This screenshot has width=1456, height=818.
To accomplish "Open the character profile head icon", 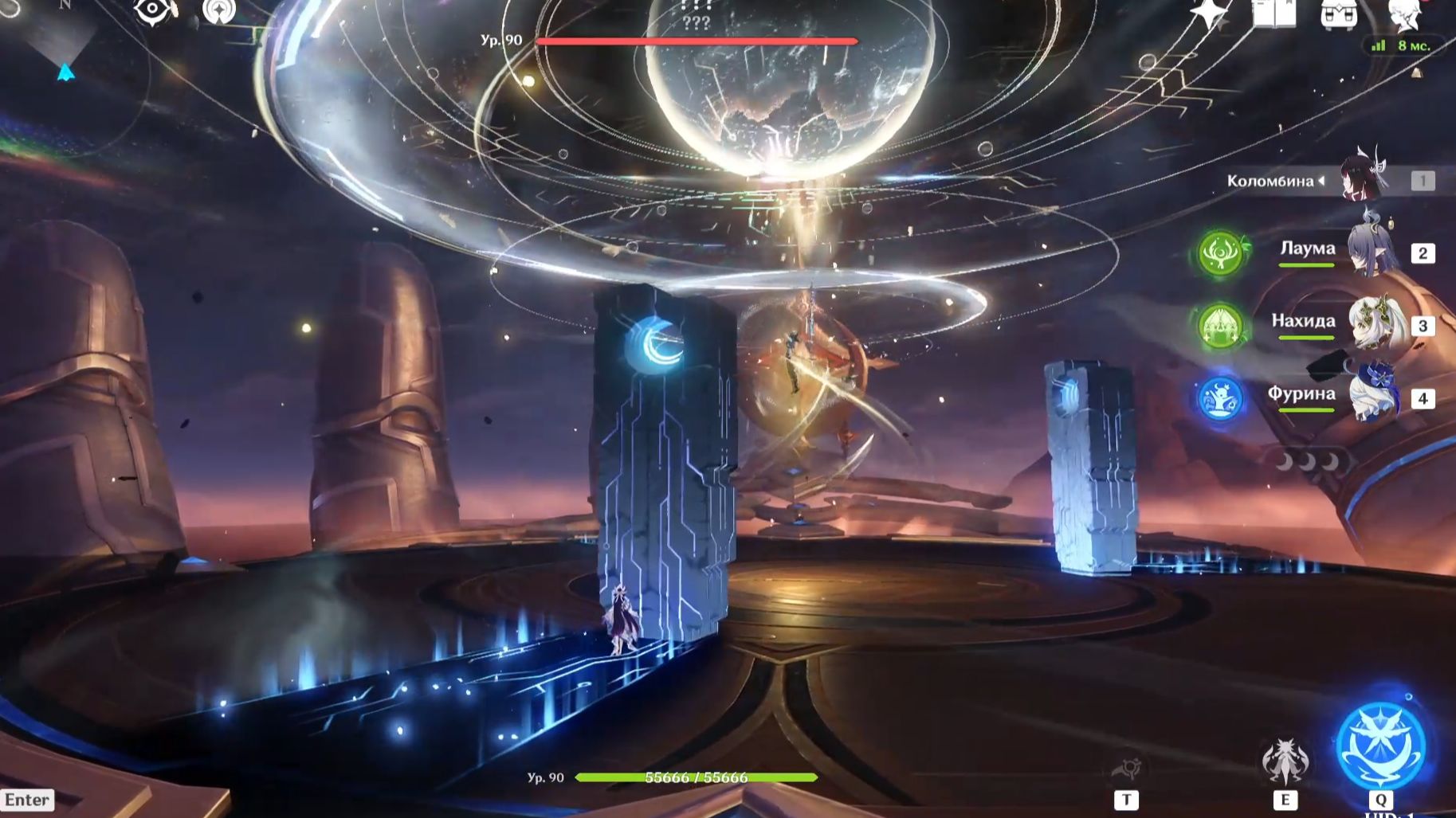I will coord(1404,13).
